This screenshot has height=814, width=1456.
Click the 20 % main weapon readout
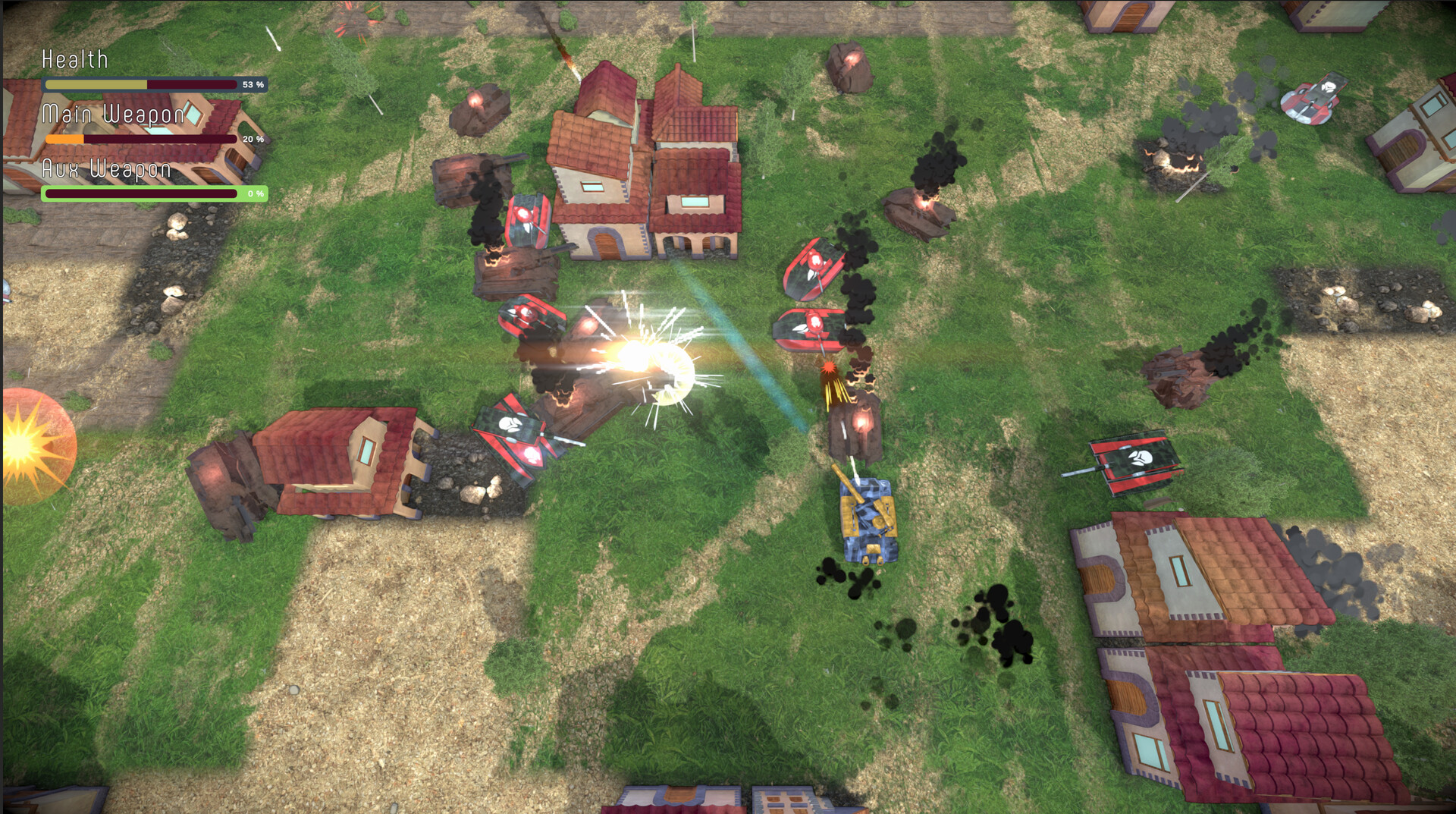tap(253, 139)
